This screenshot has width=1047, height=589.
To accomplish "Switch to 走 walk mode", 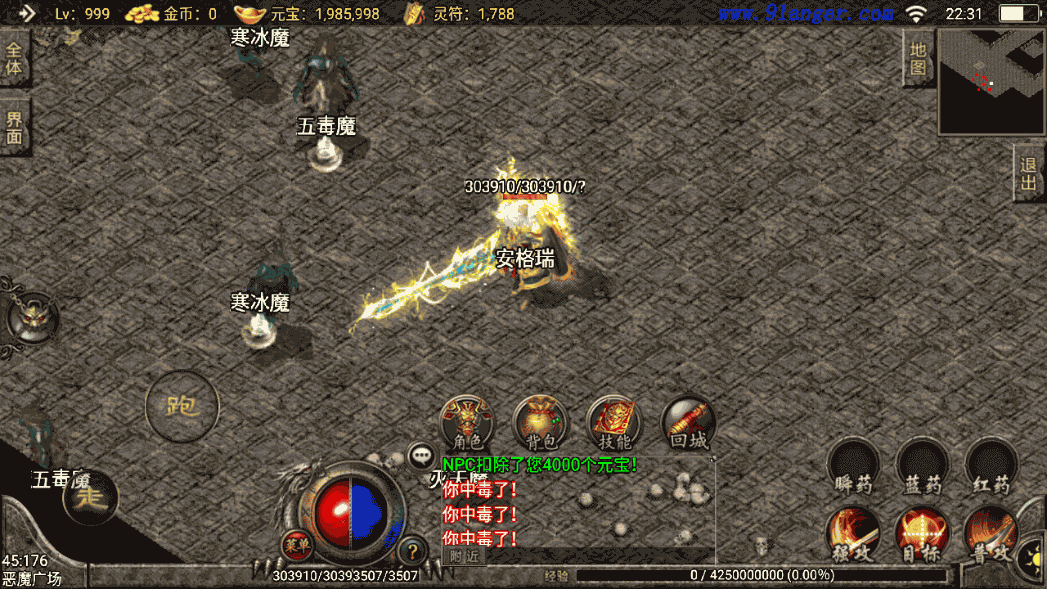I will coord(91,495).
